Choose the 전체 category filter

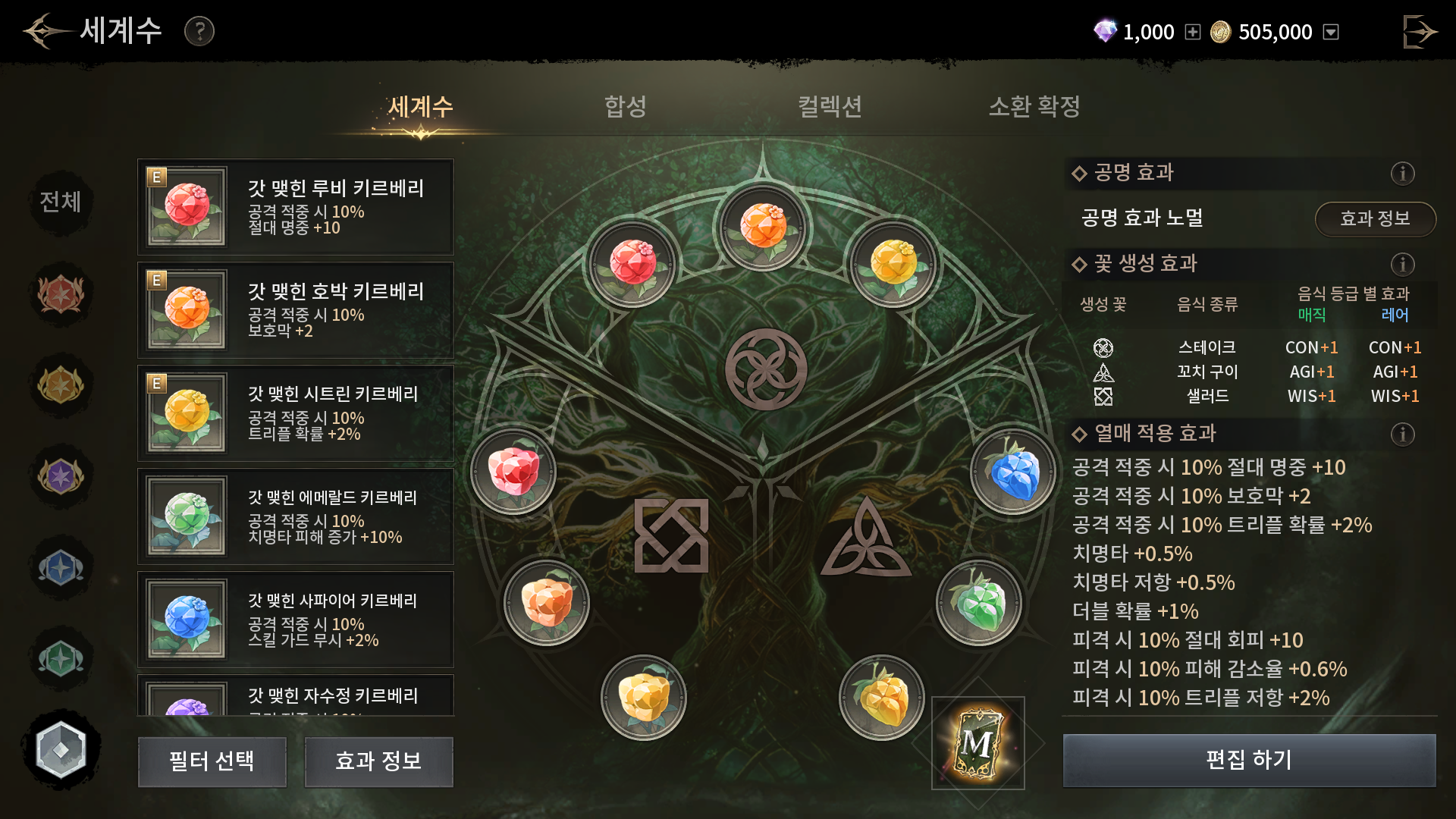pos(61,202)
